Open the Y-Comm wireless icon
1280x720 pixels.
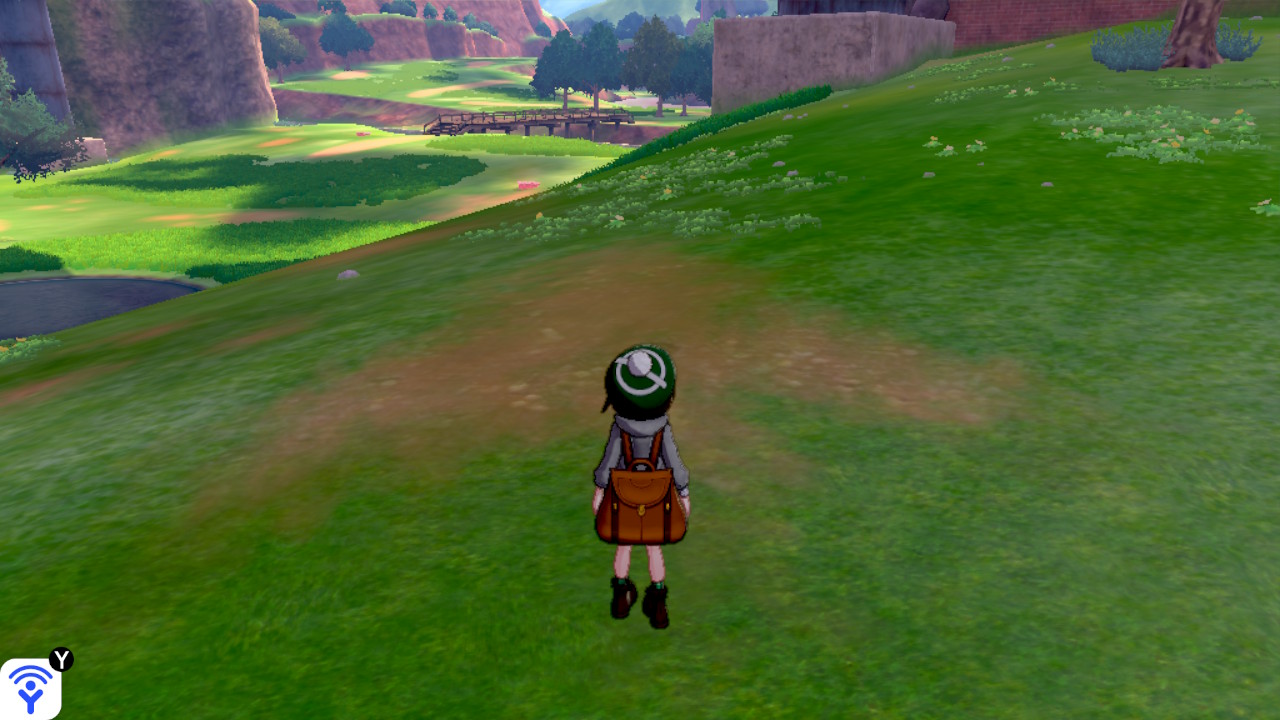[30, 688]
